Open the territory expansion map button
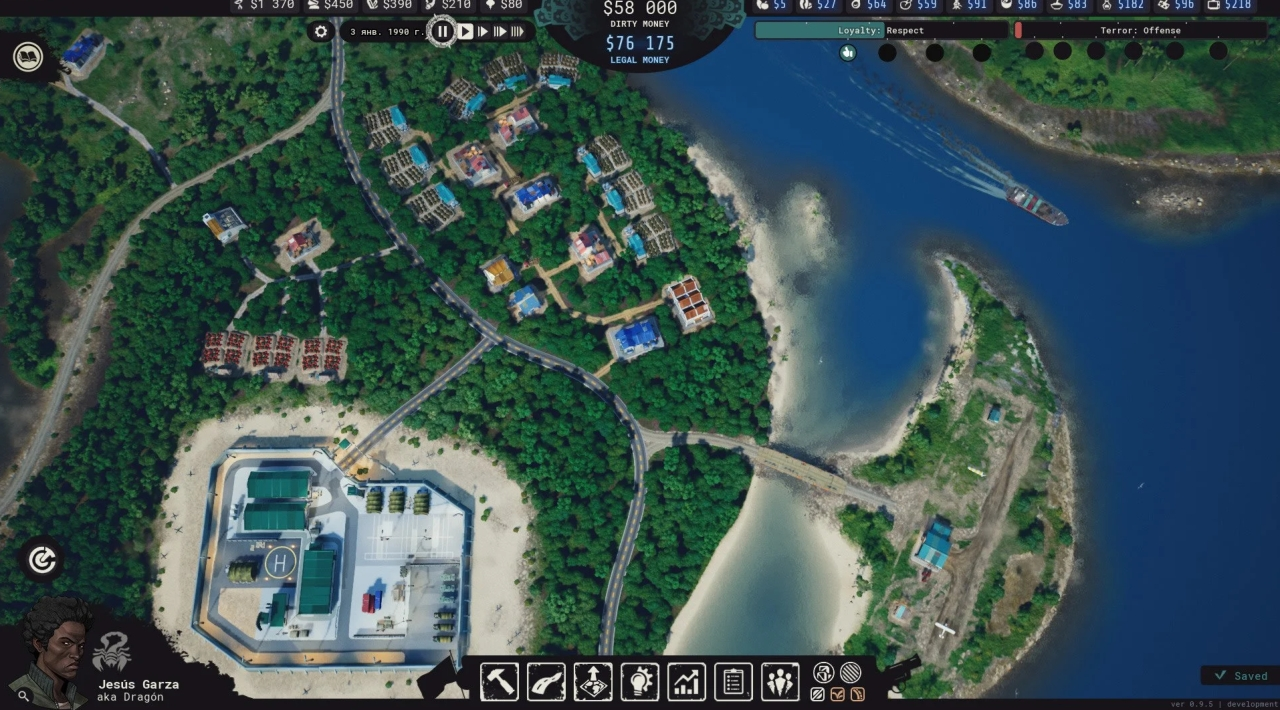Image resolution: width=1280 pixels, height=710 pixels. 593,682
